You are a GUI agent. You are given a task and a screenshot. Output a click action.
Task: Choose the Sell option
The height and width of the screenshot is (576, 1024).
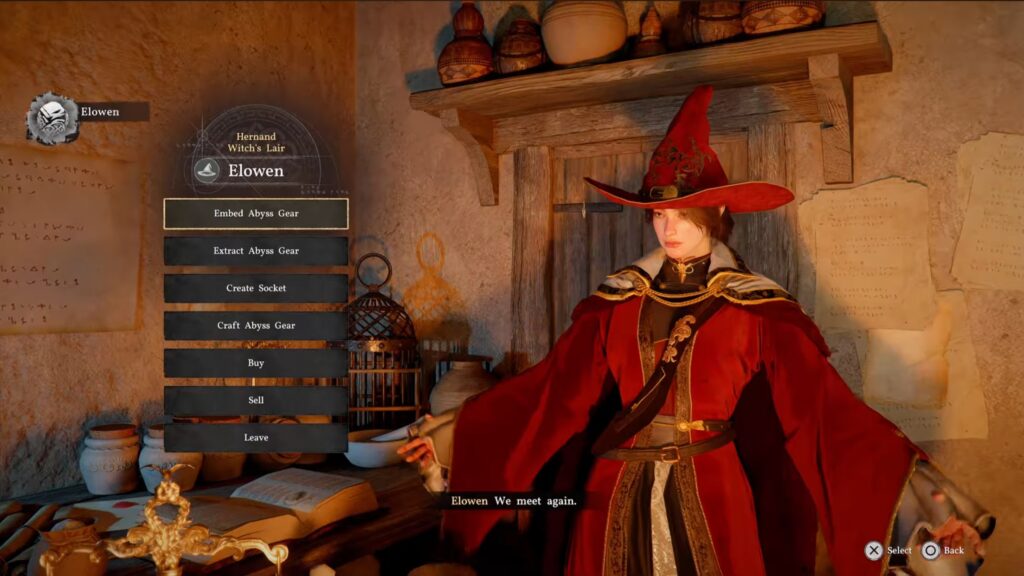tap(256, 400)
